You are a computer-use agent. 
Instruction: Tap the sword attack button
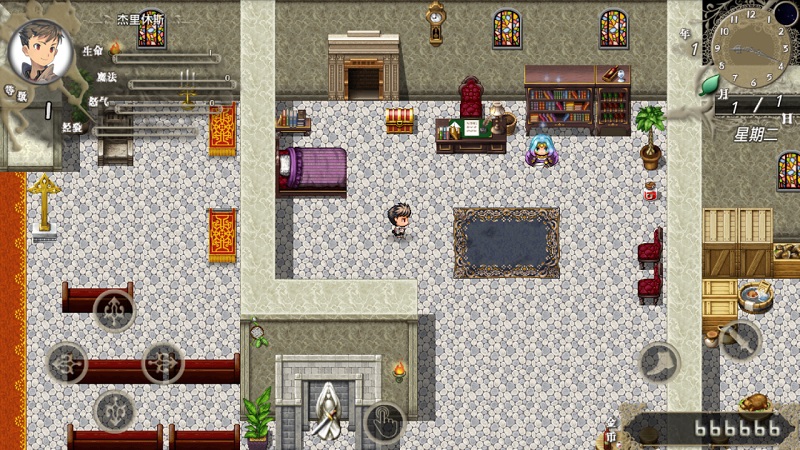741,340
